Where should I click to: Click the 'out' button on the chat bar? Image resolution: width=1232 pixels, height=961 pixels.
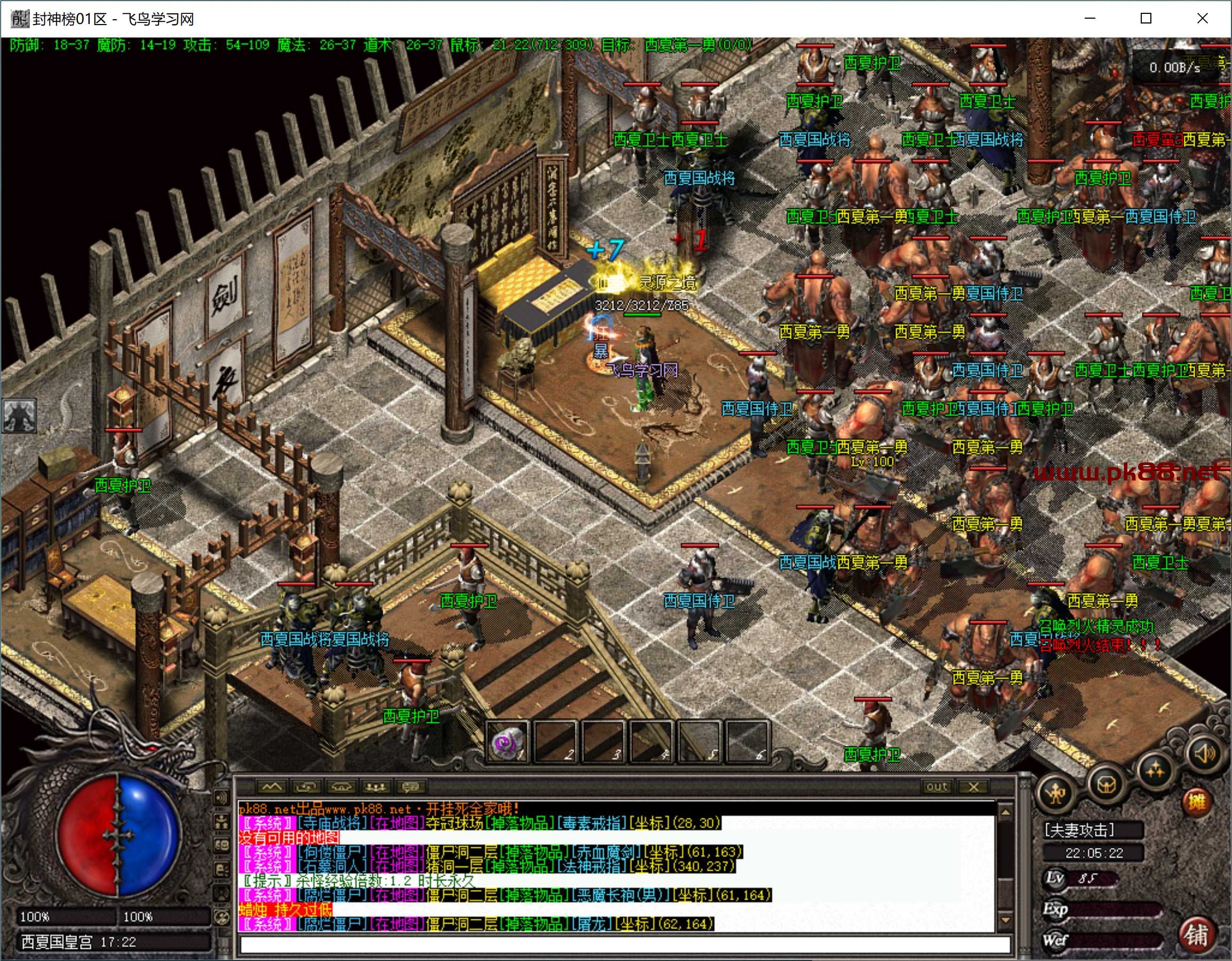(936, 786)
